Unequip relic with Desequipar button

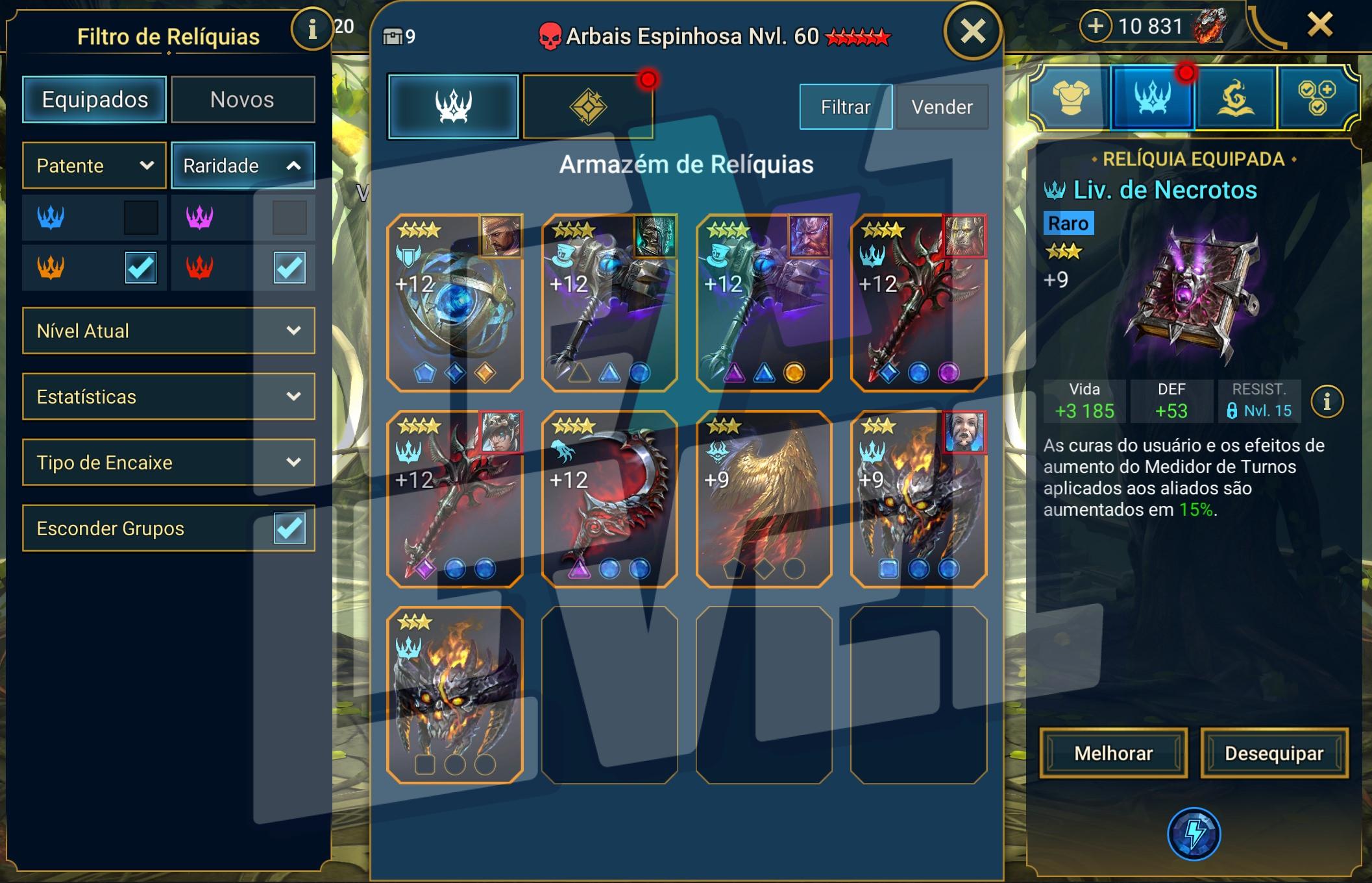coord(1274,753)
